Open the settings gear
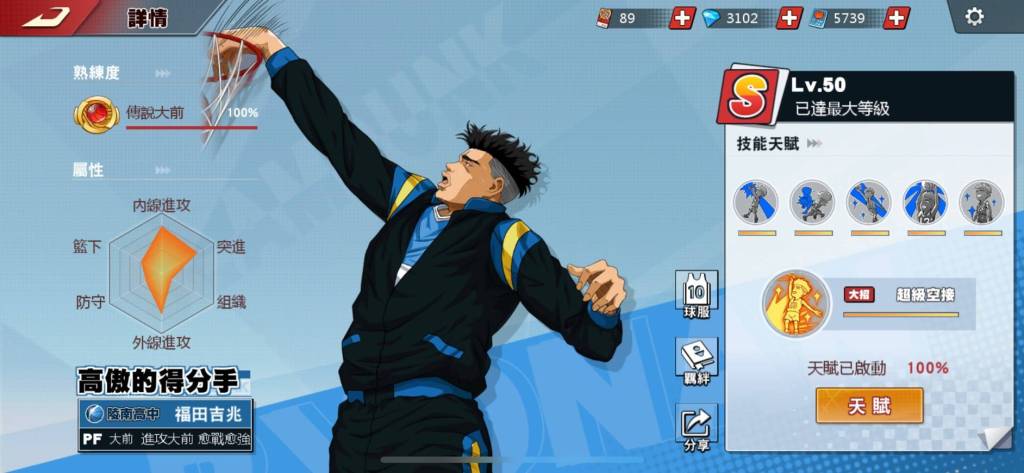Screen dimensions: 1024x473 pyautogui.click(x=973, y=17)
